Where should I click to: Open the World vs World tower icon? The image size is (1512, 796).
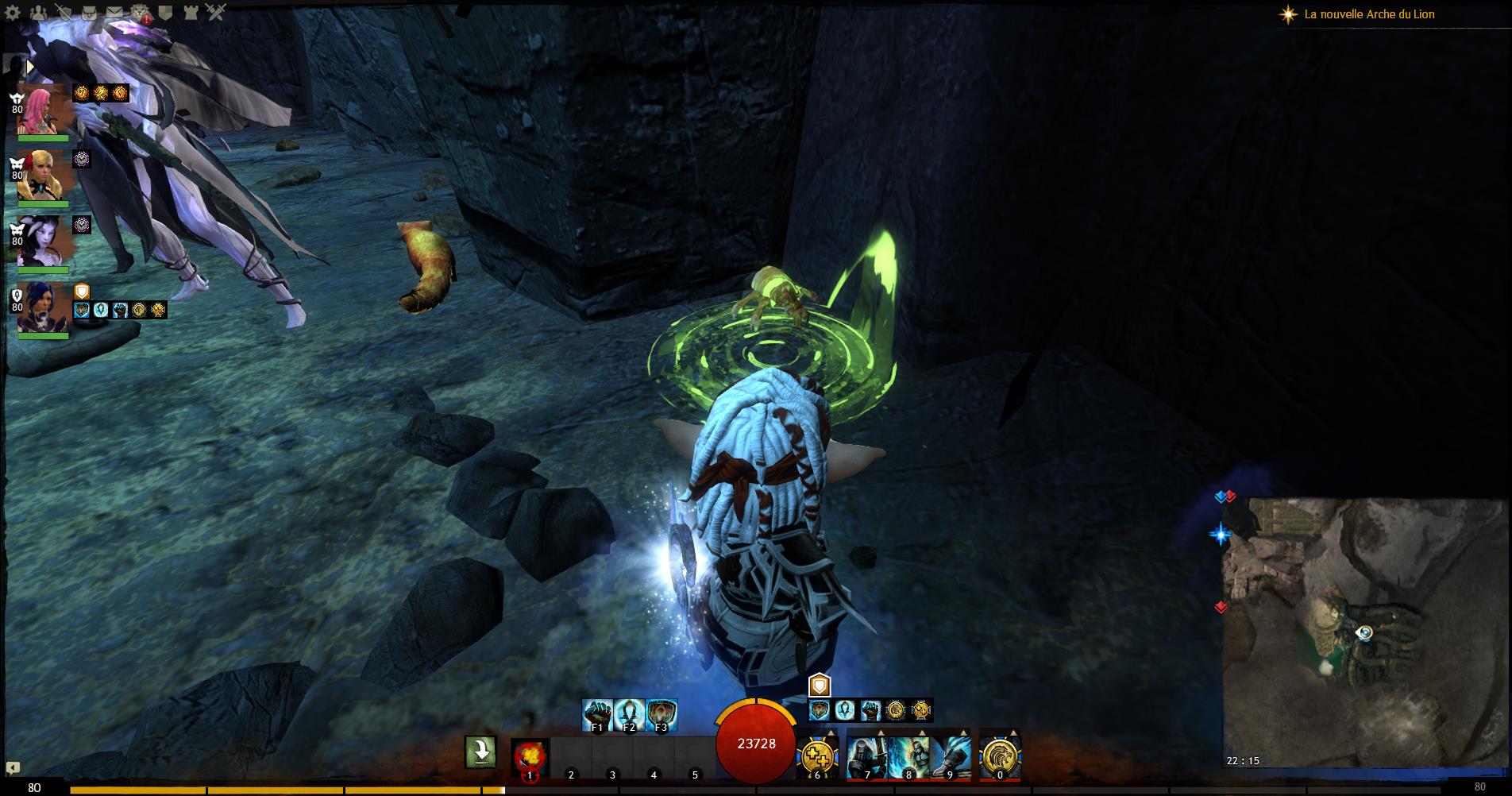pos(191,12)
